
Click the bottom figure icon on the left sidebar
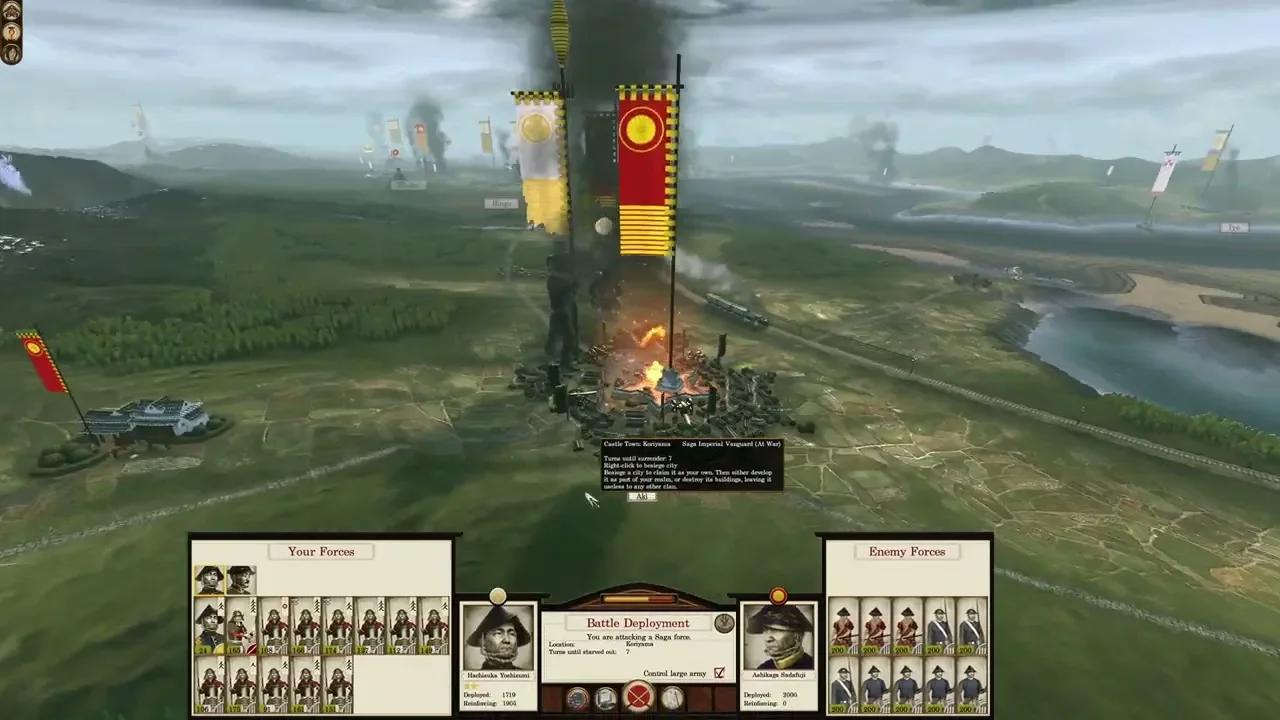click(x=10, y=53)
